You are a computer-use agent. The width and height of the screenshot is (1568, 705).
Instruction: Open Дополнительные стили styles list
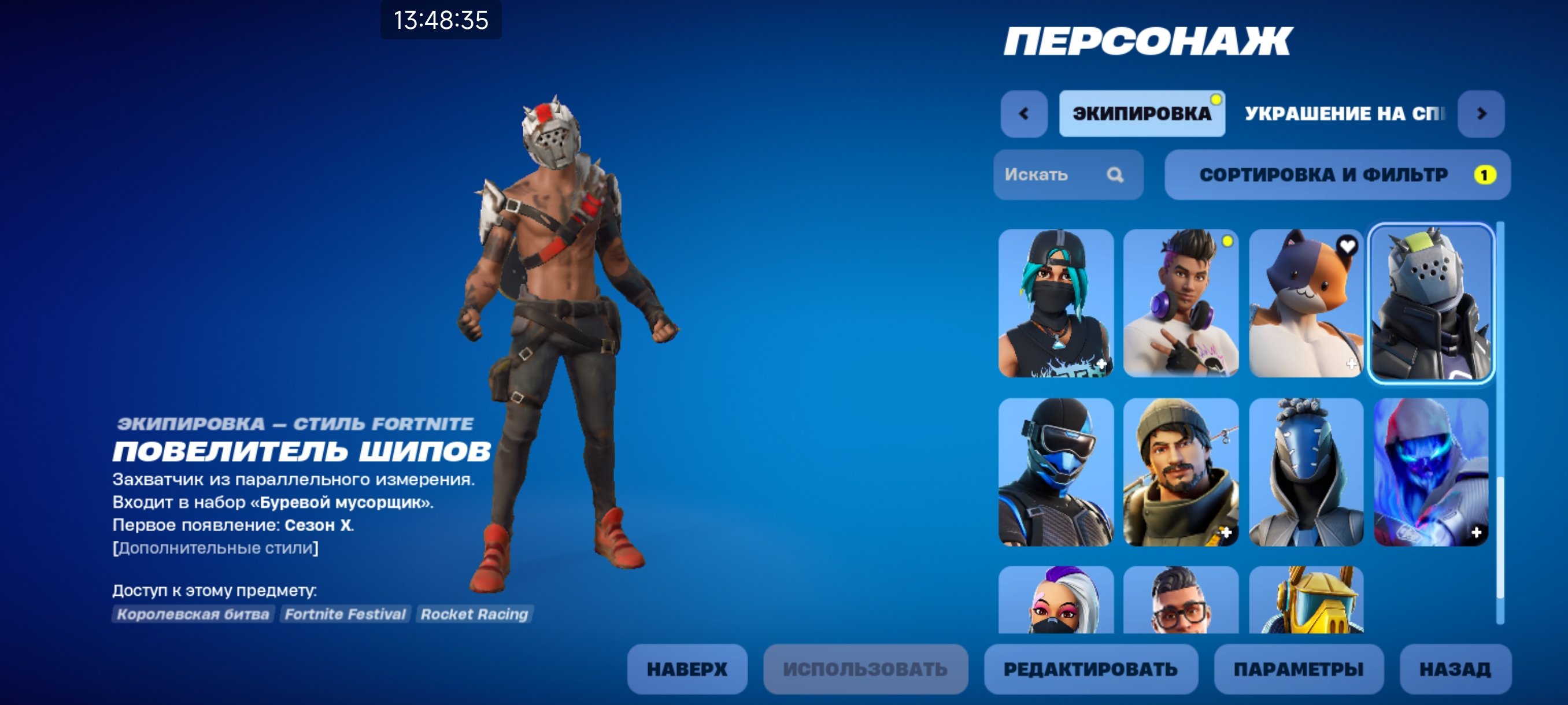tap(215, 548)
